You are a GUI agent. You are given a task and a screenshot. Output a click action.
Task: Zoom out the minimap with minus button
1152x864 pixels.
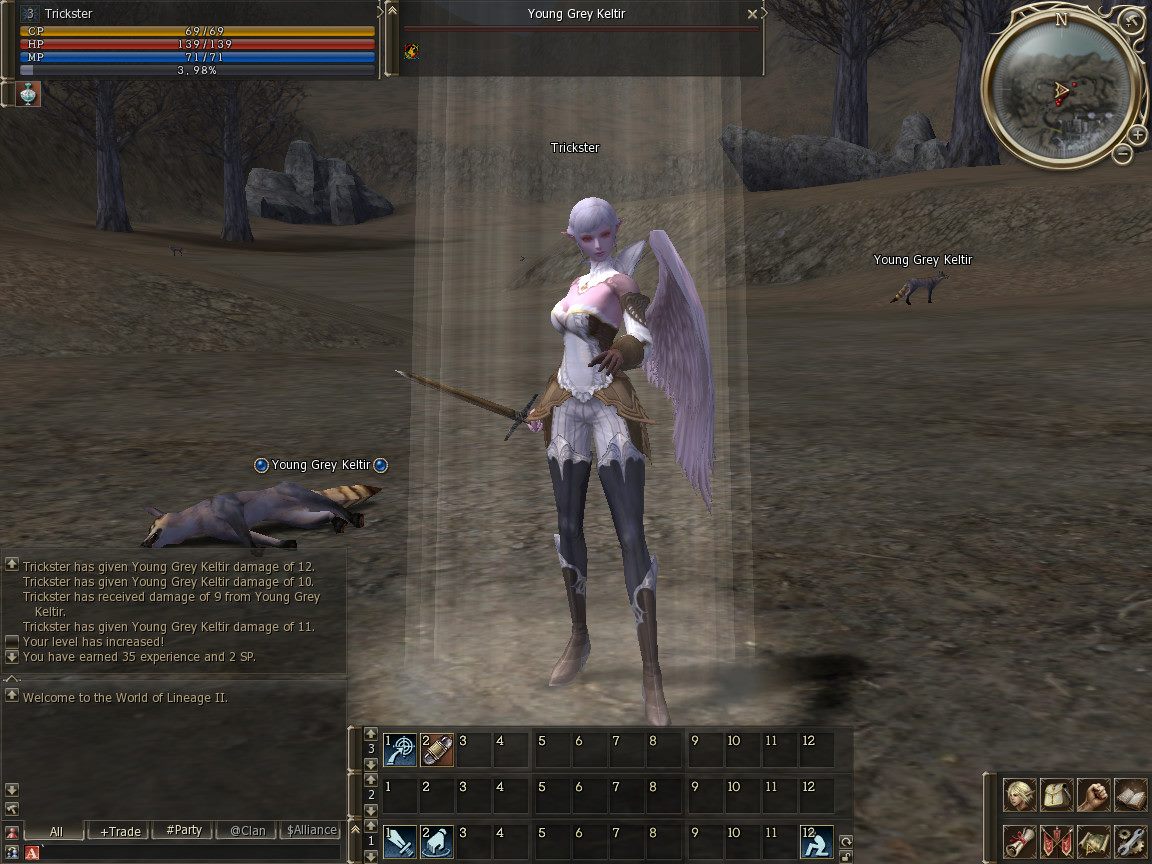coord(1123,154)
